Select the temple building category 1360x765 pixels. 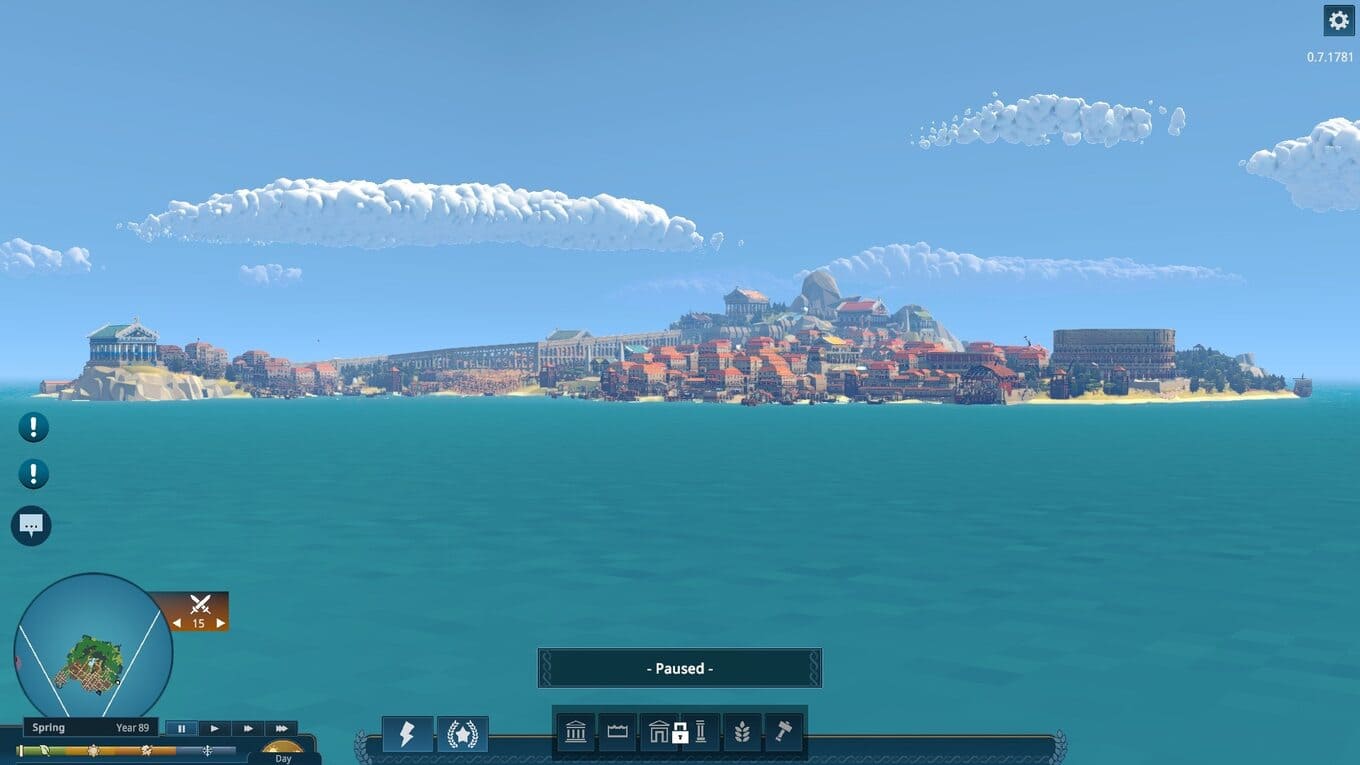coord(576,733)
